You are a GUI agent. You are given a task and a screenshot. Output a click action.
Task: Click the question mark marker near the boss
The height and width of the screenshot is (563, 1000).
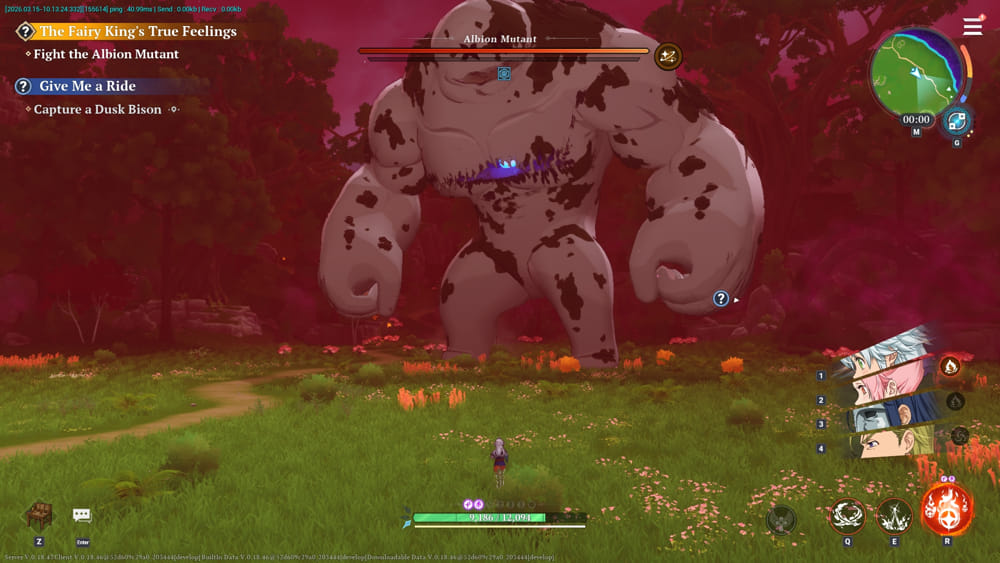pos(721,298)
